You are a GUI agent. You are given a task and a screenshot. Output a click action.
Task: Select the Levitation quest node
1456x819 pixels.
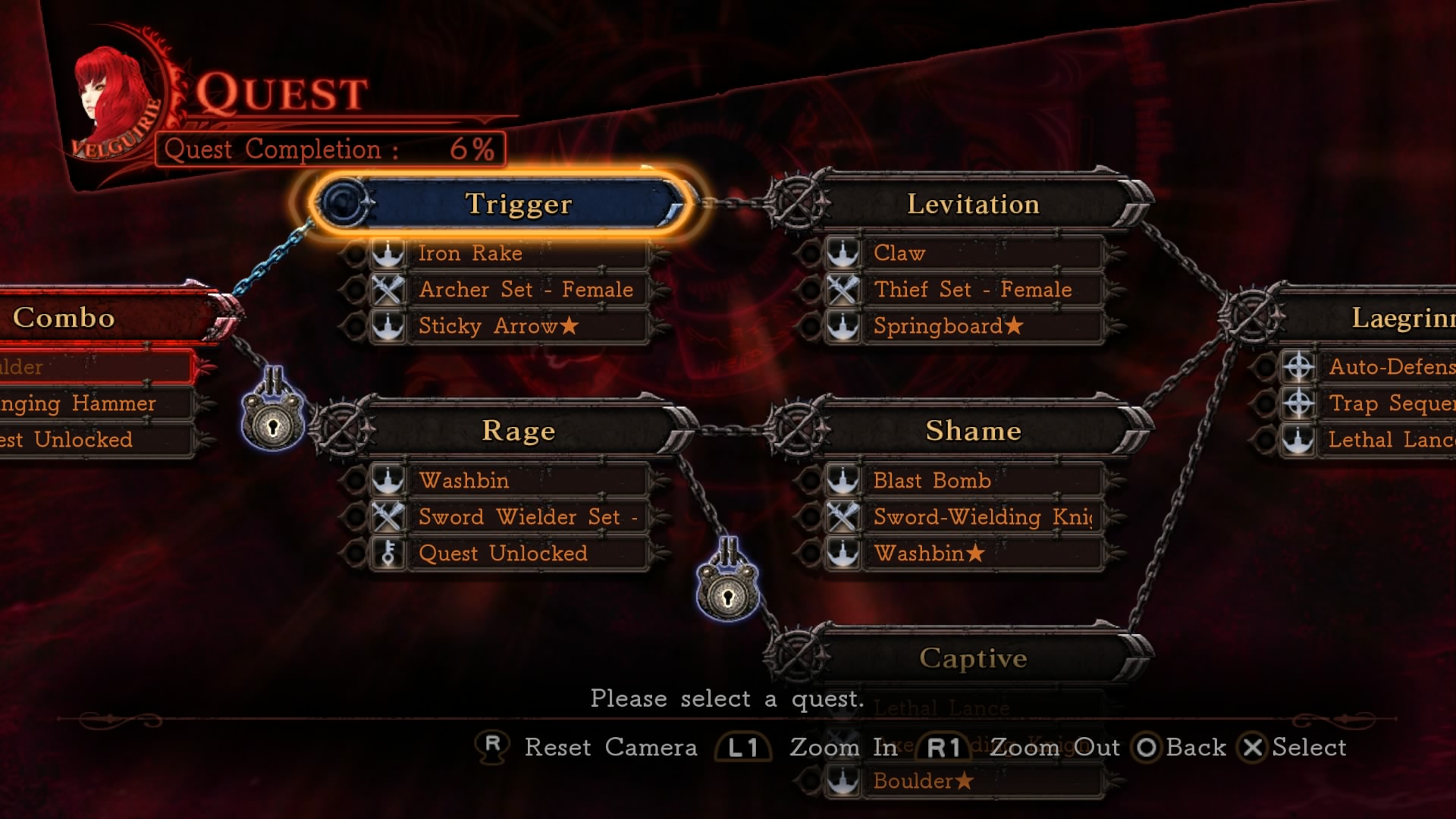(973, 203)
